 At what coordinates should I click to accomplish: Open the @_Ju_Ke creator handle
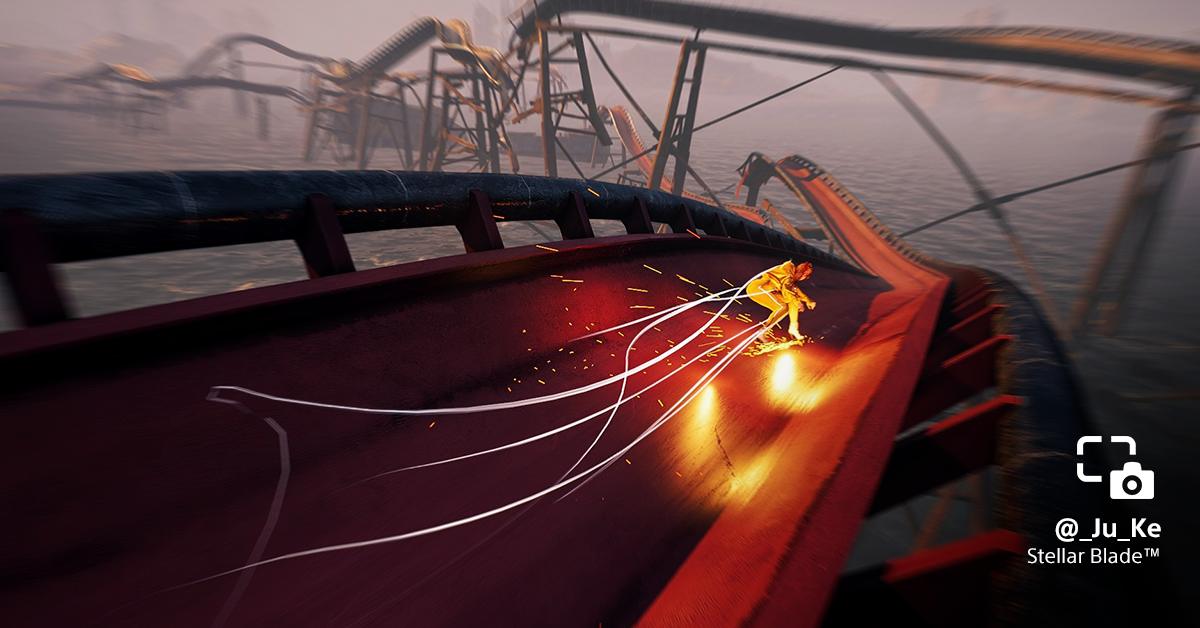(1107, 530)
